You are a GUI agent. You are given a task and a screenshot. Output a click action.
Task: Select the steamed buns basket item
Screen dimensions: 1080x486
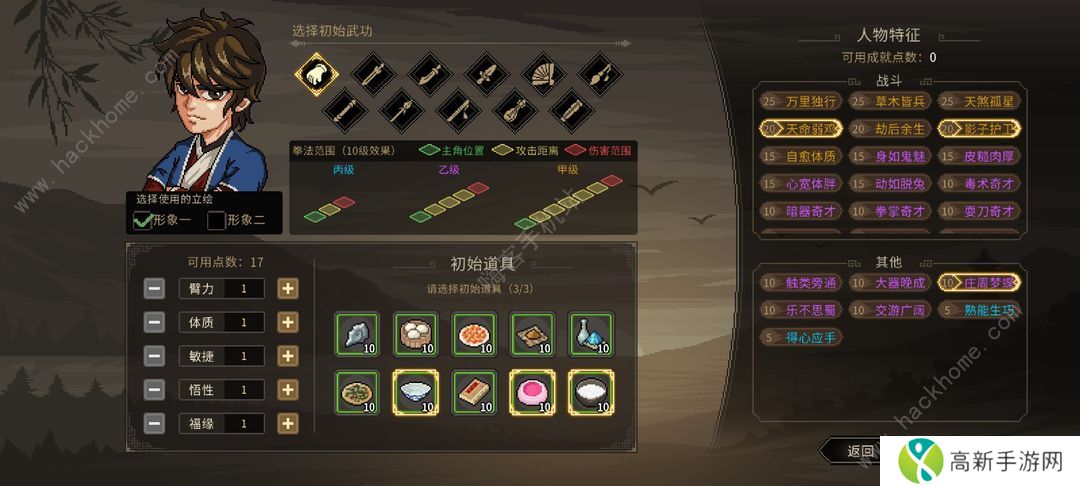tap(413, 334)
